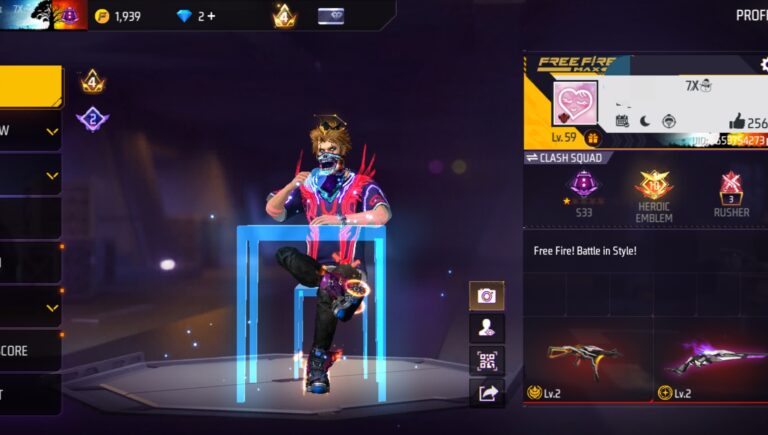The height and width of the screenshot is (435, 768).
Task: Open the camera snapshot button
Action: tap(487, 295)
